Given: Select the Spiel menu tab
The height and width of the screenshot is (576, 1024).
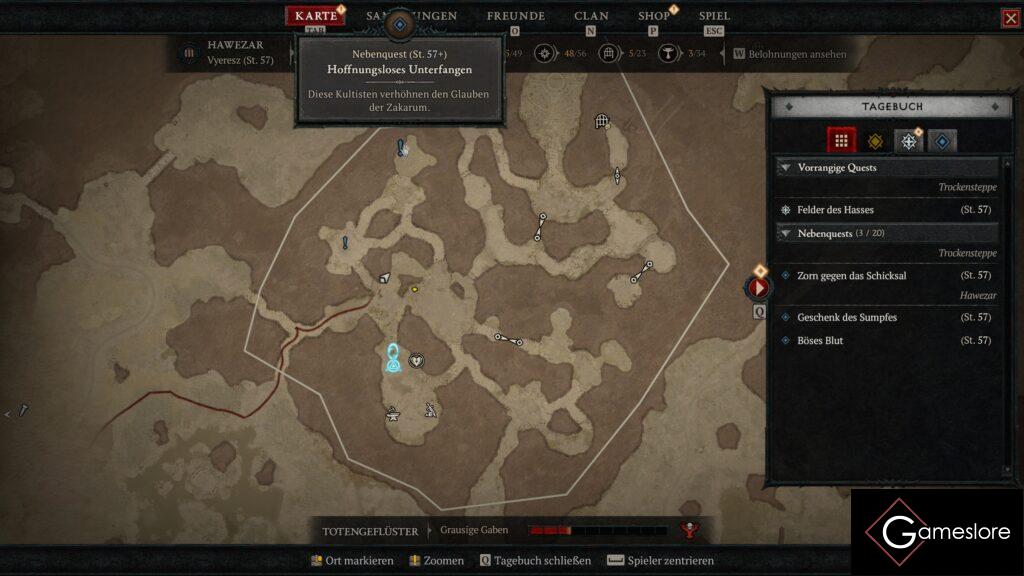Looking at the screenshot, I should coord(714,16).
